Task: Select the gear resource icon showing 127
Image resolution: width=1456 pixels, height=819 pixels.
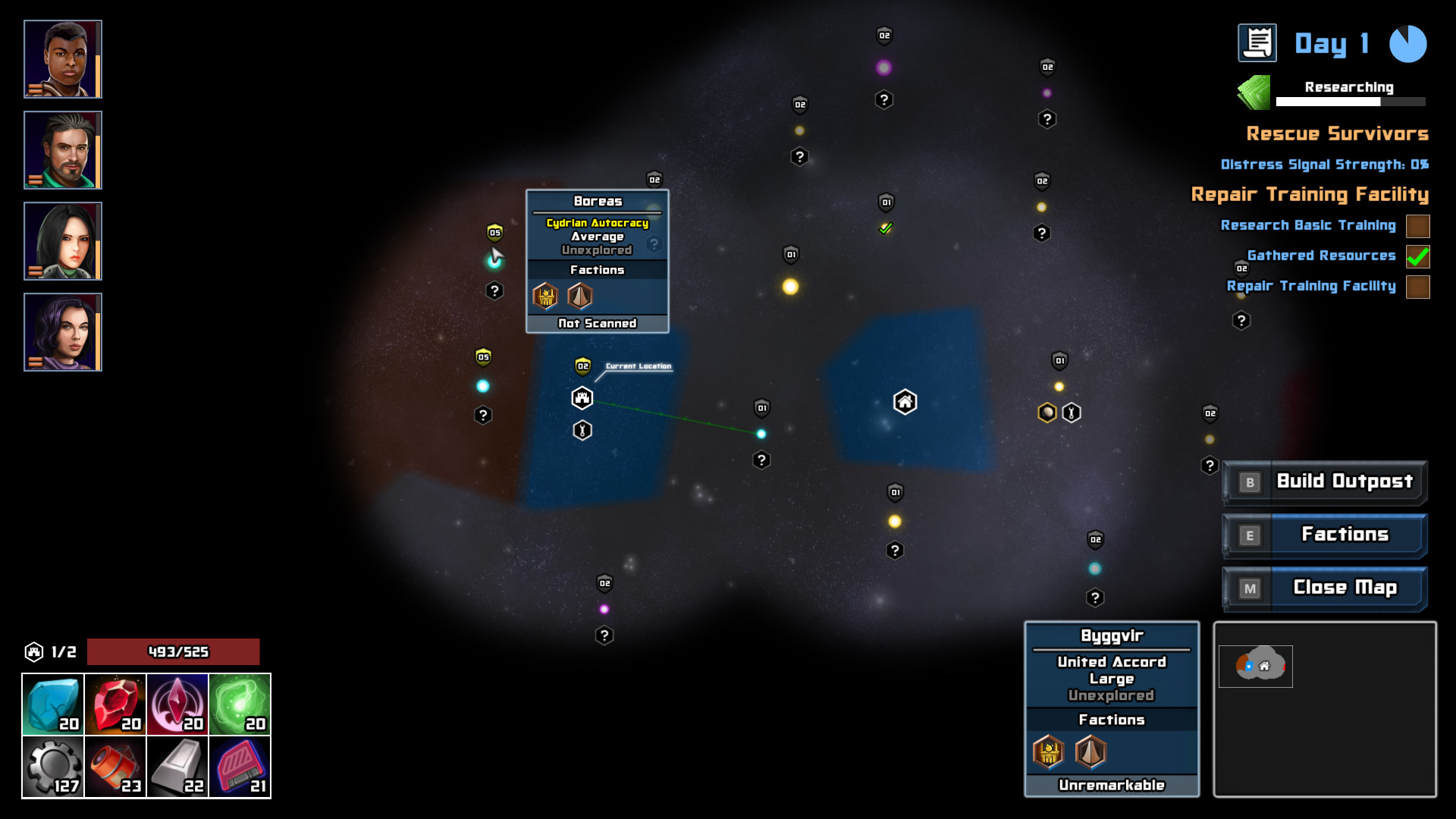Action: pyautogui.click(x=52, y=766)
